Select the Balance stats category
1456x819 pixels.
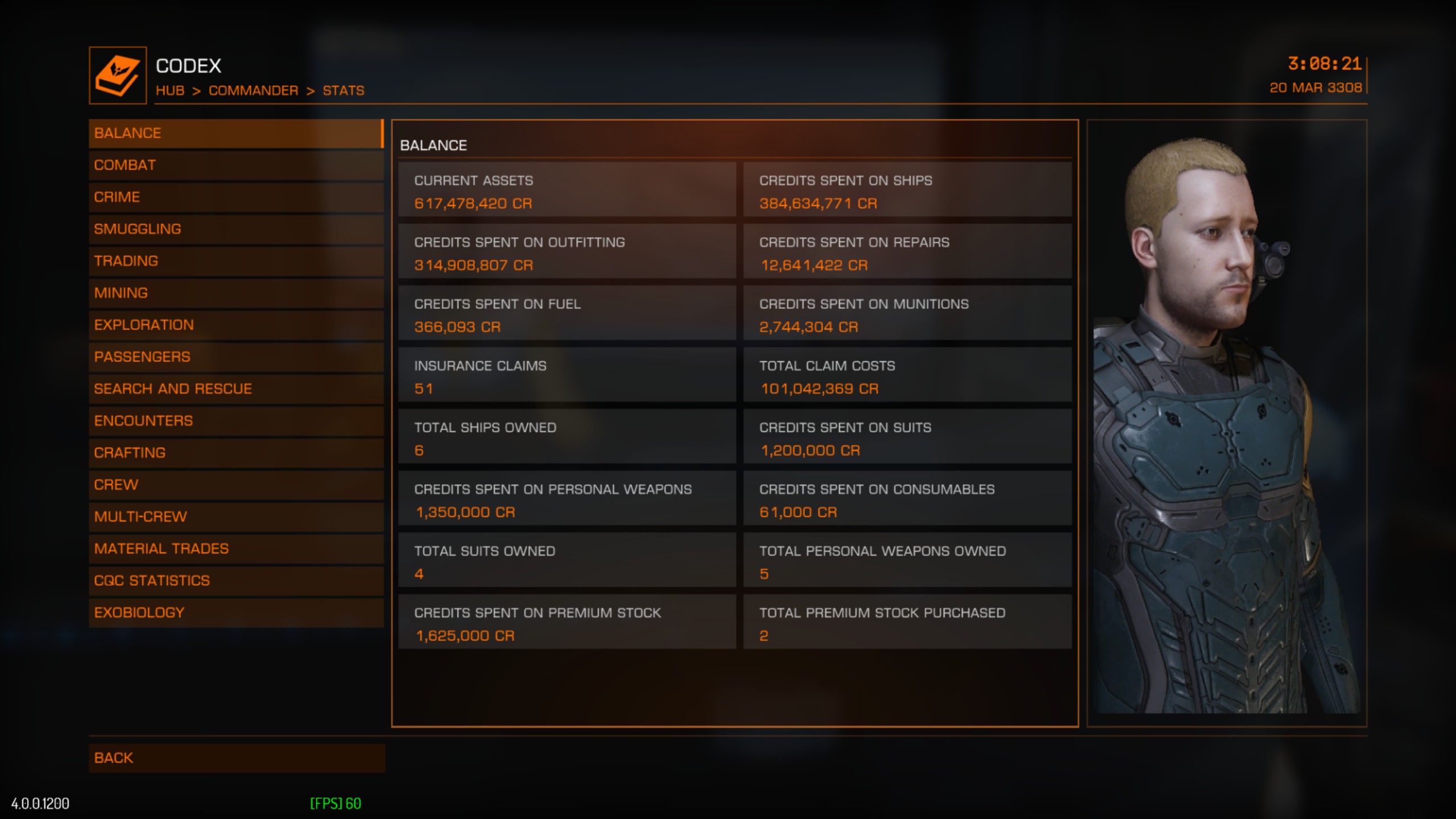[235, 133]
